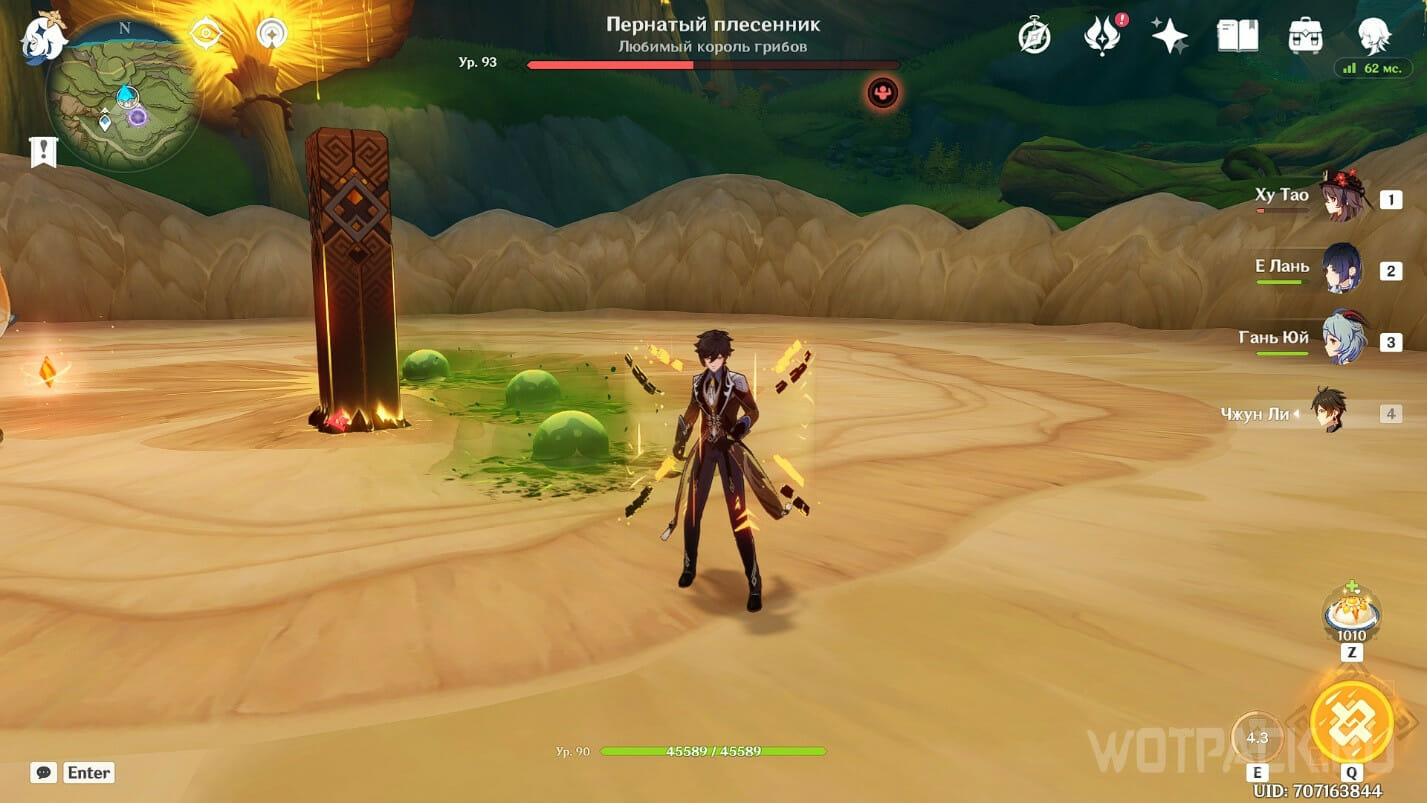Viewport: 1427px width, 803px height.
Task: Open the chat speech bubble
Action: pos(43,772)
